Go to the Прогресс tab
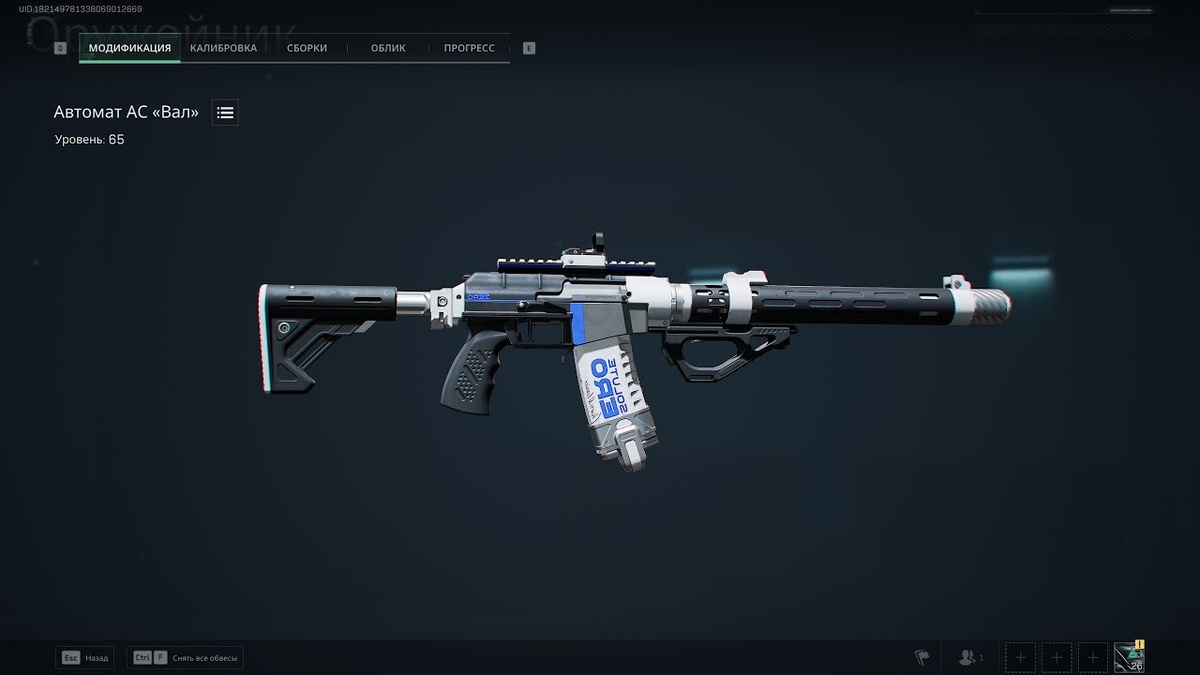The image size is (1200, 675). pos(469,48)
